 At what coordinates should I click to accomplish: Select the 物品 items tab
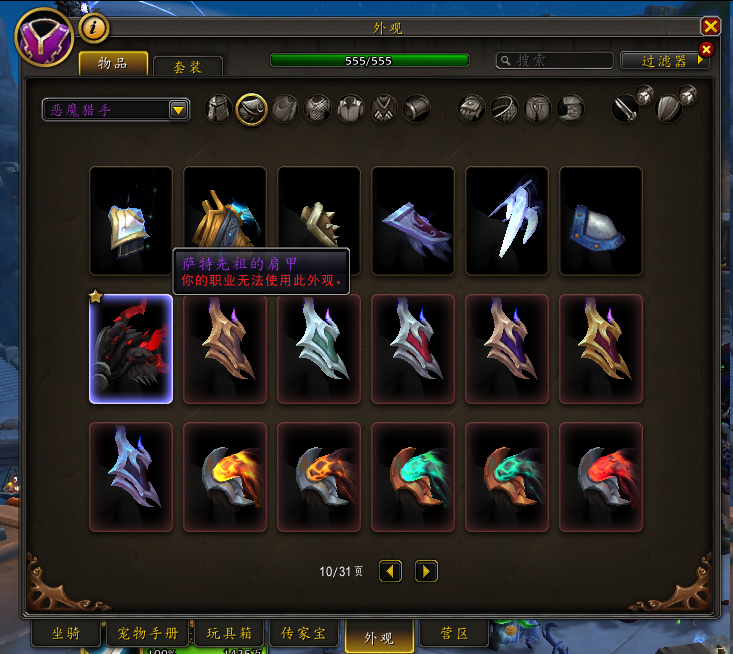click(113, 63)
